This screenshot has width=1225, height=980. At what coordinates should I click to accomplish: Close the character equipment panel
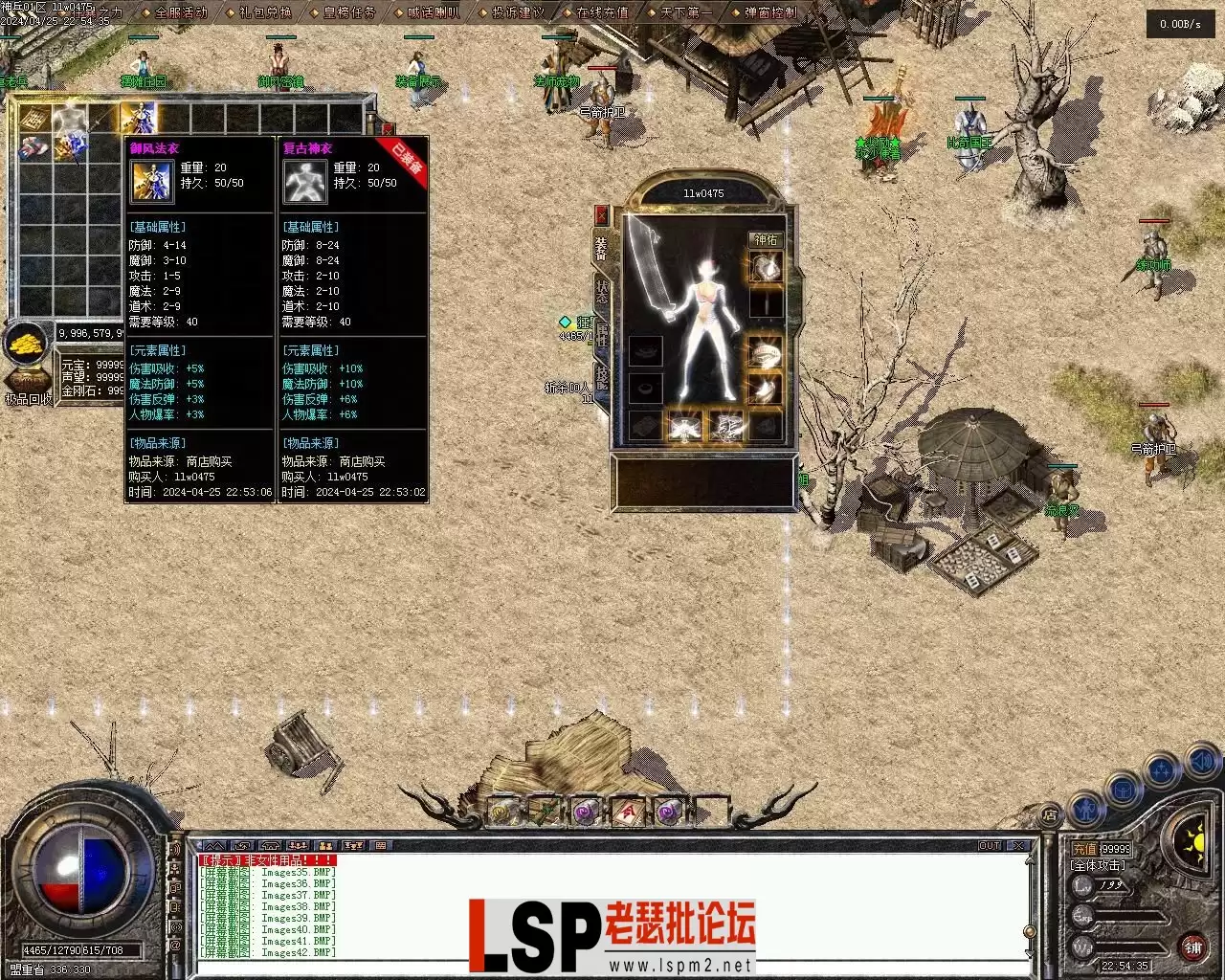pyautogui.click(x=601, y=214)
